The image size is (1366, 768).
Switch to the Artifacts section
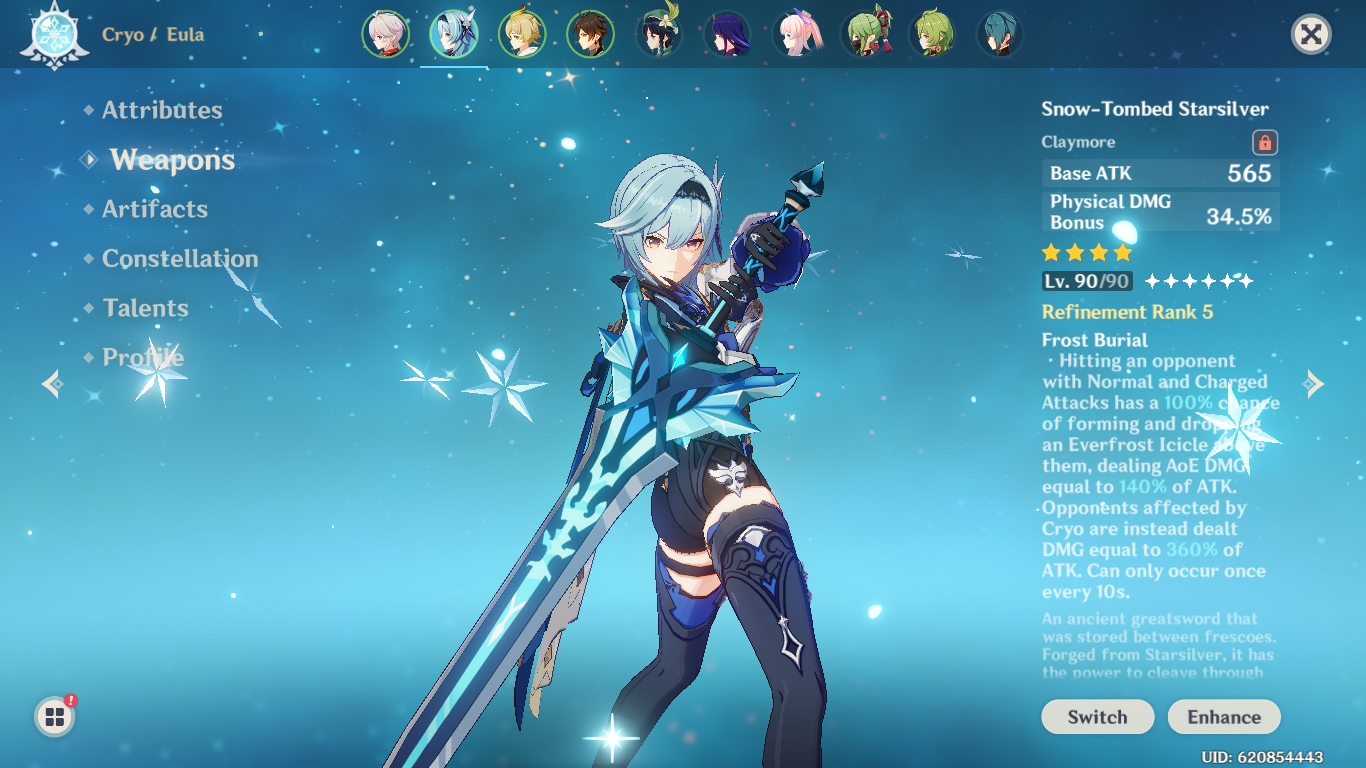[x=153, y=209]
